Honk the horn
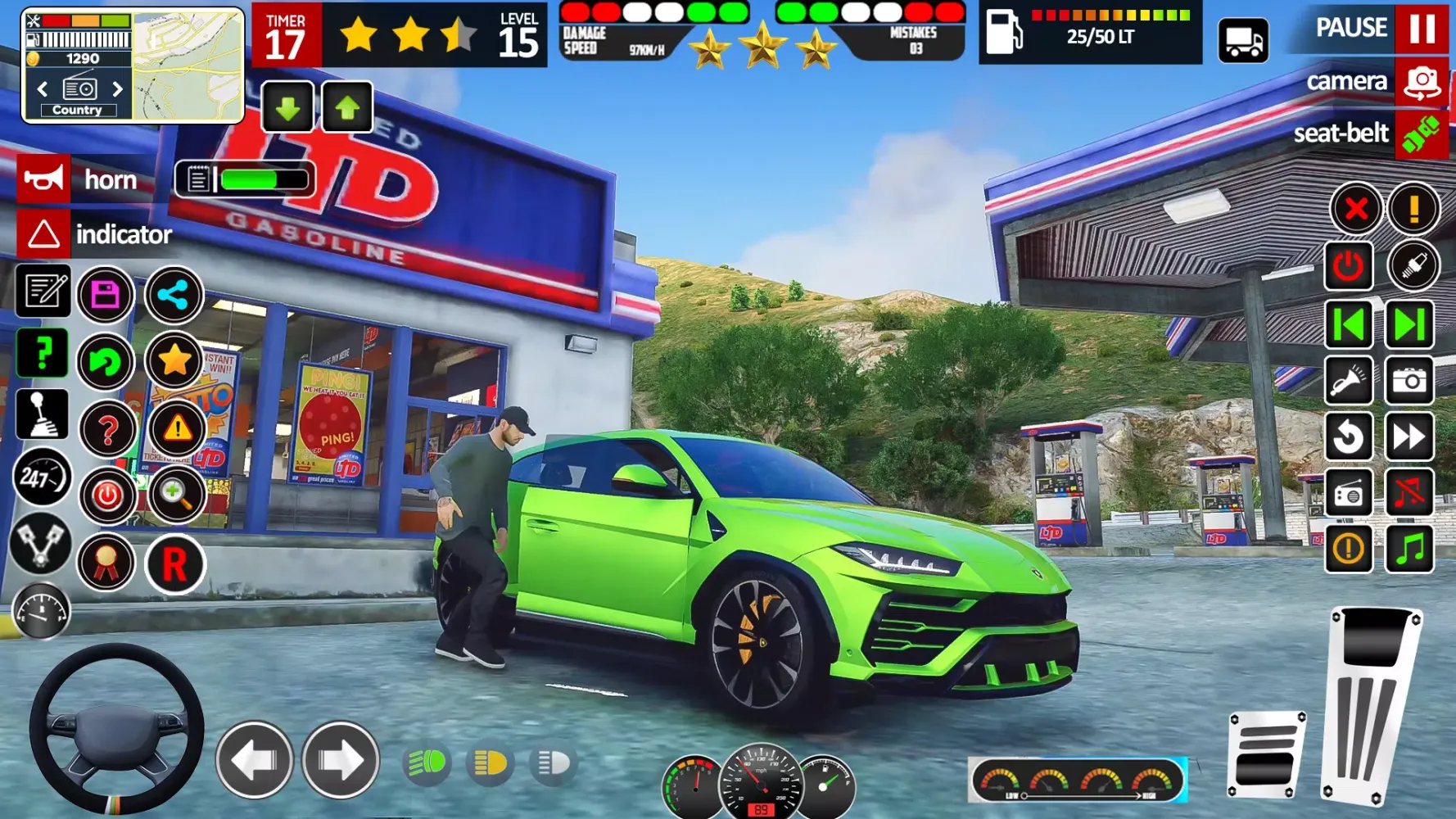Image resolution: width=1456 pixels, height=819 pixels. [x=43, y=179]
